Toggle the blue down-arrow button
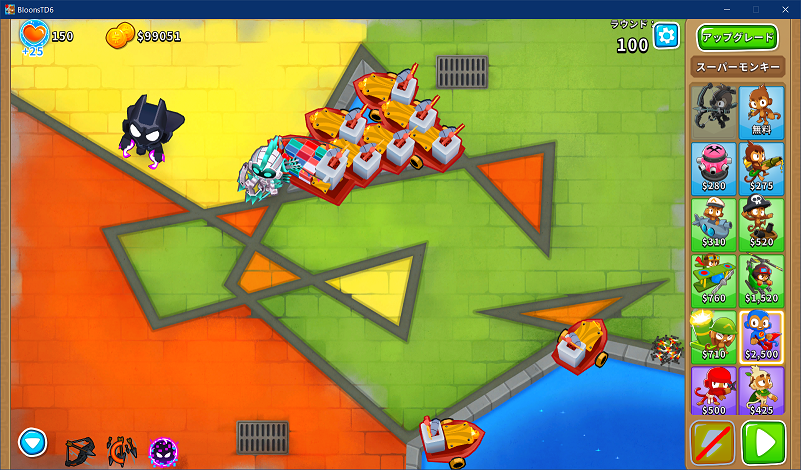801x470 pixels. 33,441
